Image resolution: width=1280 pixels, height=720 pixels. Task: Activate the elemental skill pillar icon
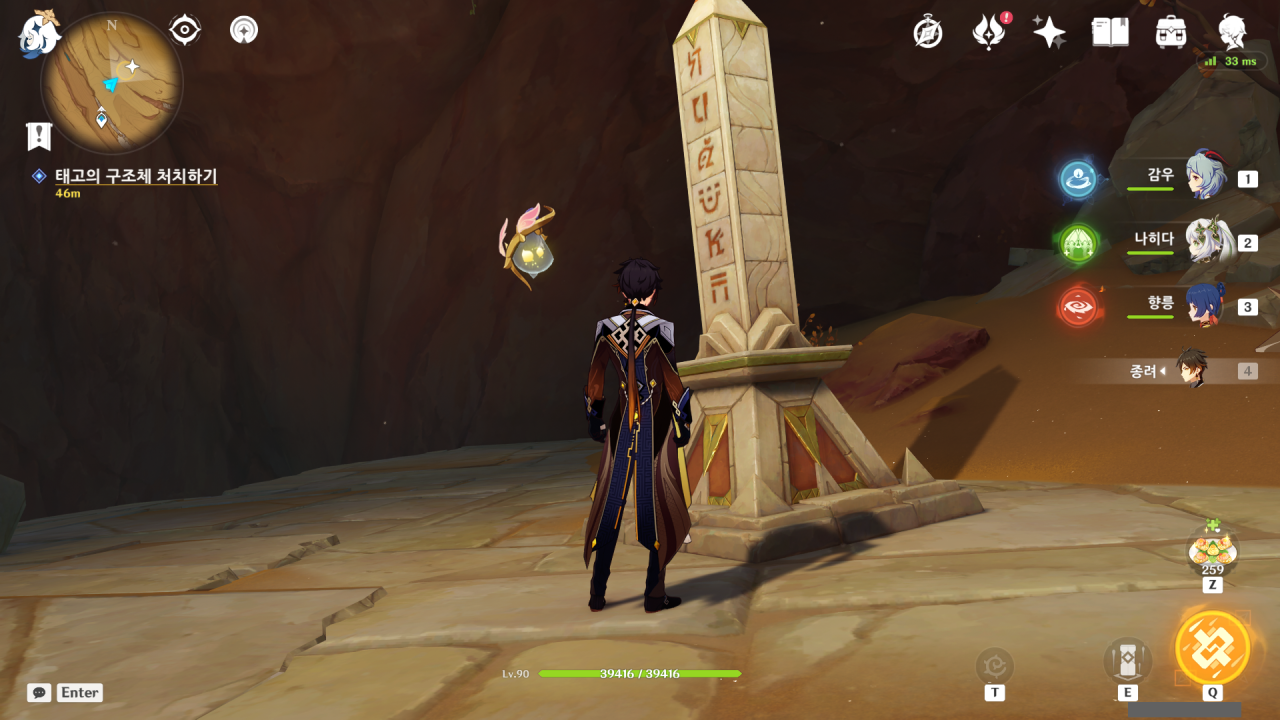coord(1127,660)
